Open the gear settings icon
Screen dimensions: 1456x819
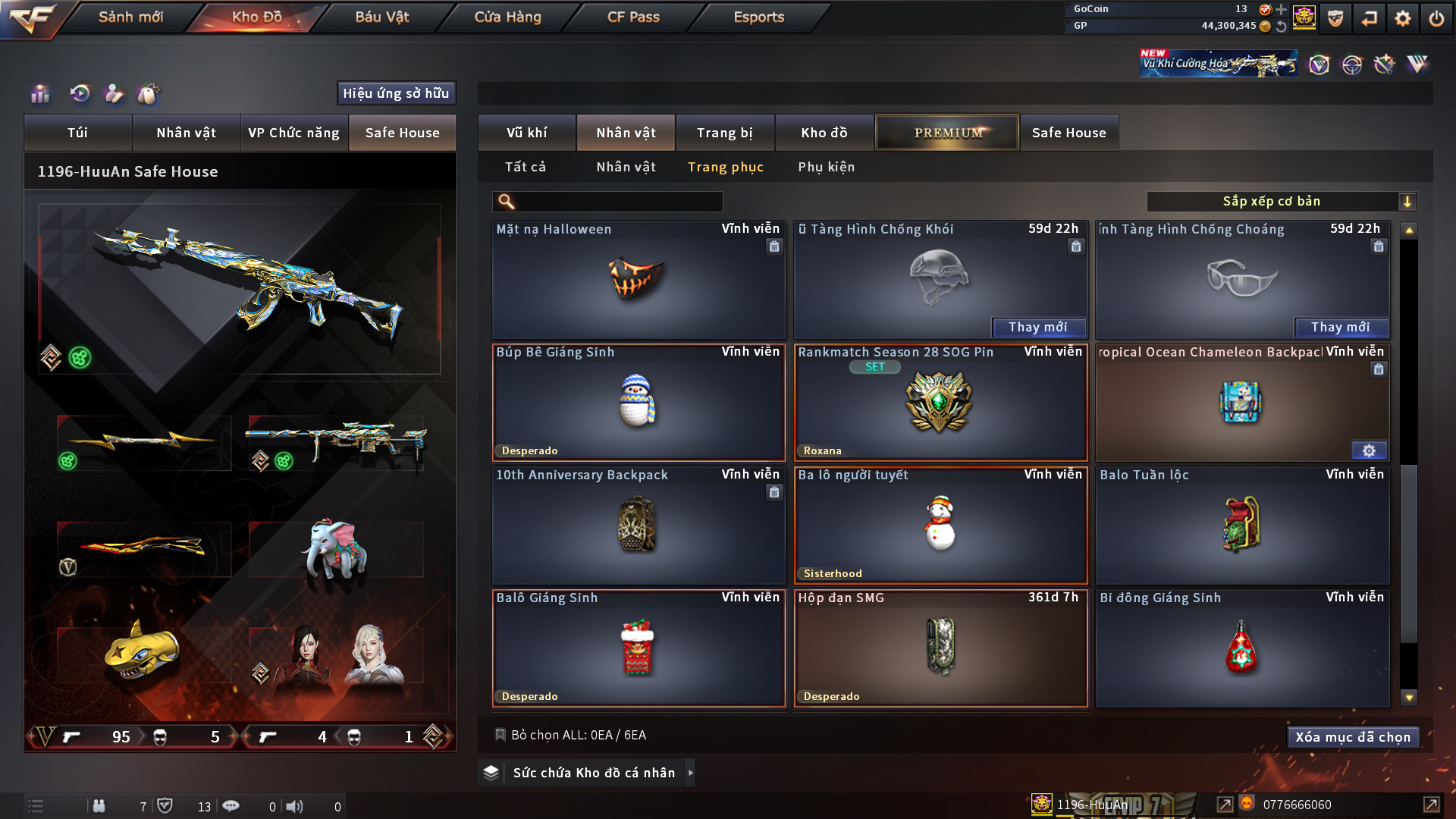1403,18
